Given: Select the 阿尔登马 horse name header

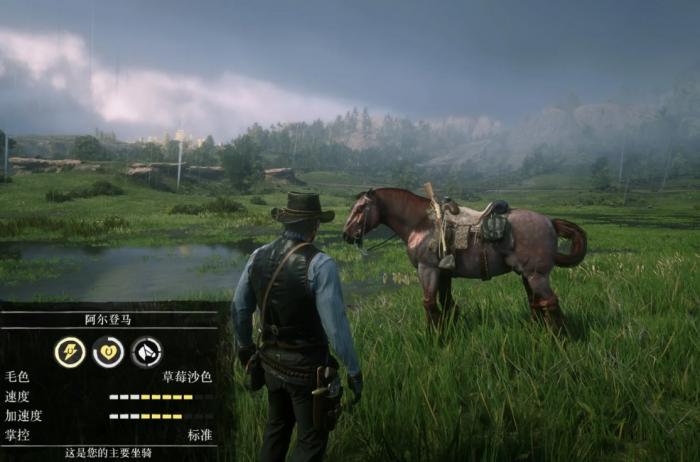Looking at the screenshot, I should click(108, 320).
